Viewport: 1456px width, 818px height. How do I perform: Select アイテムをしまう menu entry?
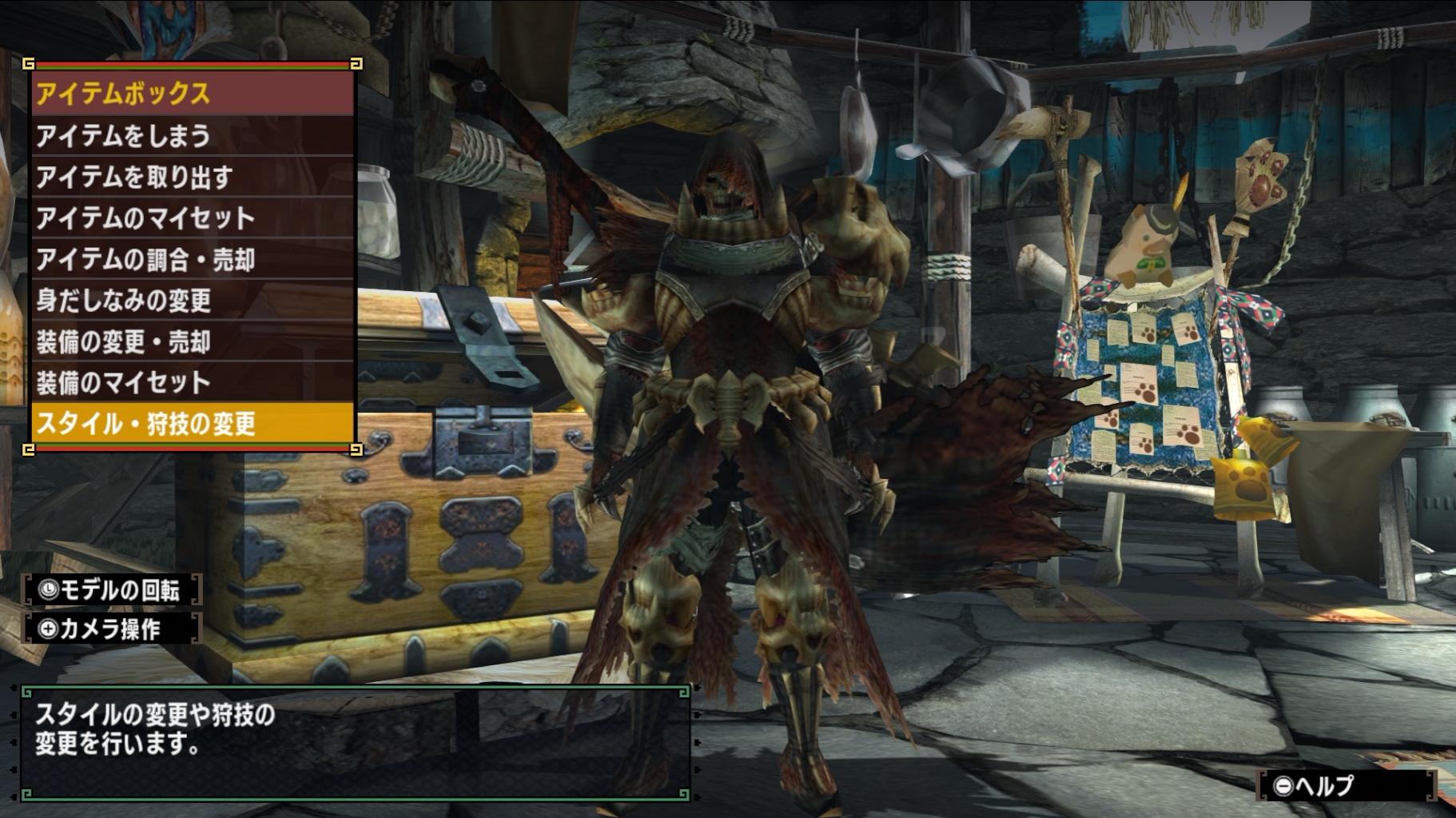coord(192,136)
